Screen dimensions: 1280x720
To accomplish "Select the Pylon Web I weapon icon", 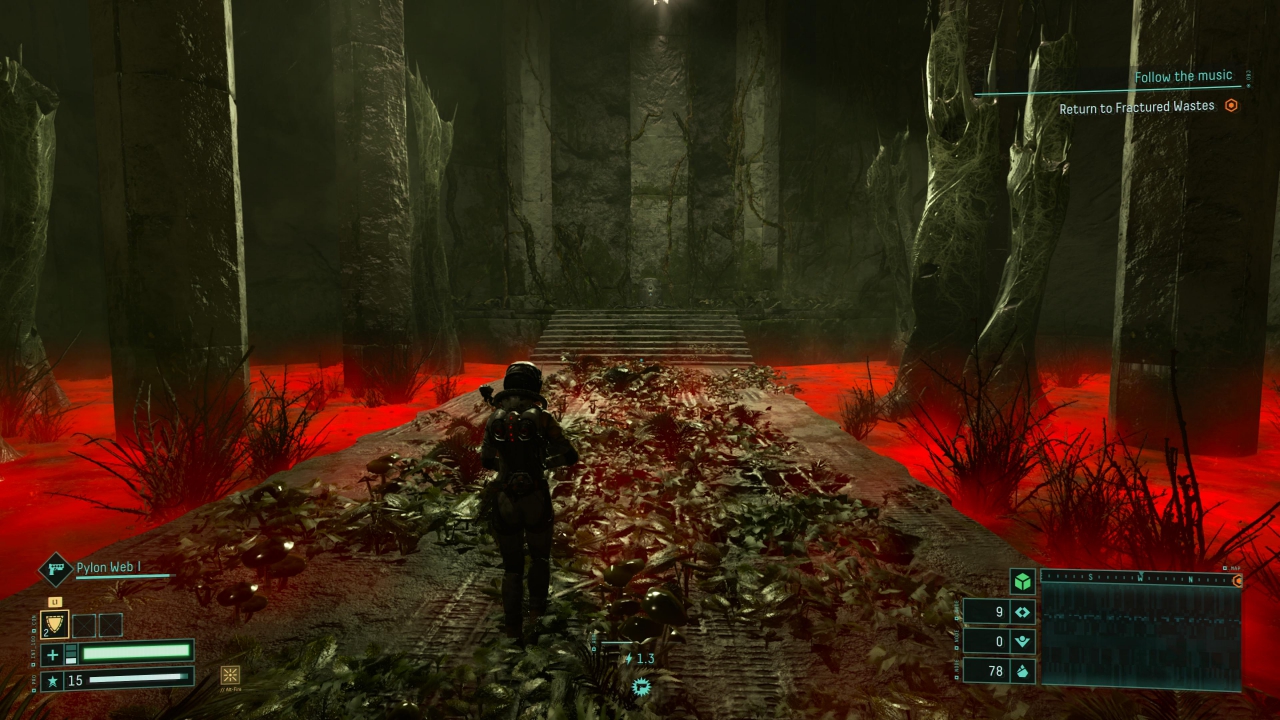I will tap(55, 569).
